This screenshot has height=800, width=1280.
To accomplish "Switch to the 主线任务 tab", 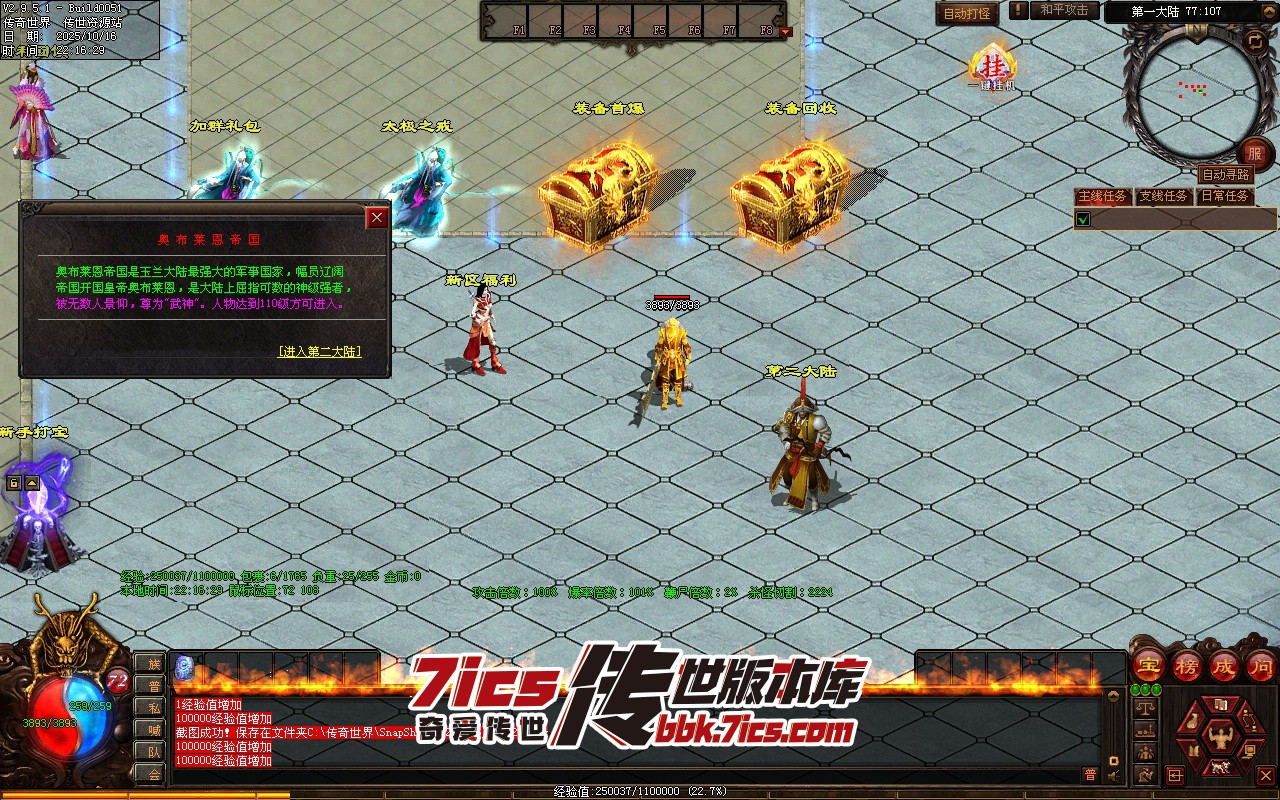I will [1102, 196].
